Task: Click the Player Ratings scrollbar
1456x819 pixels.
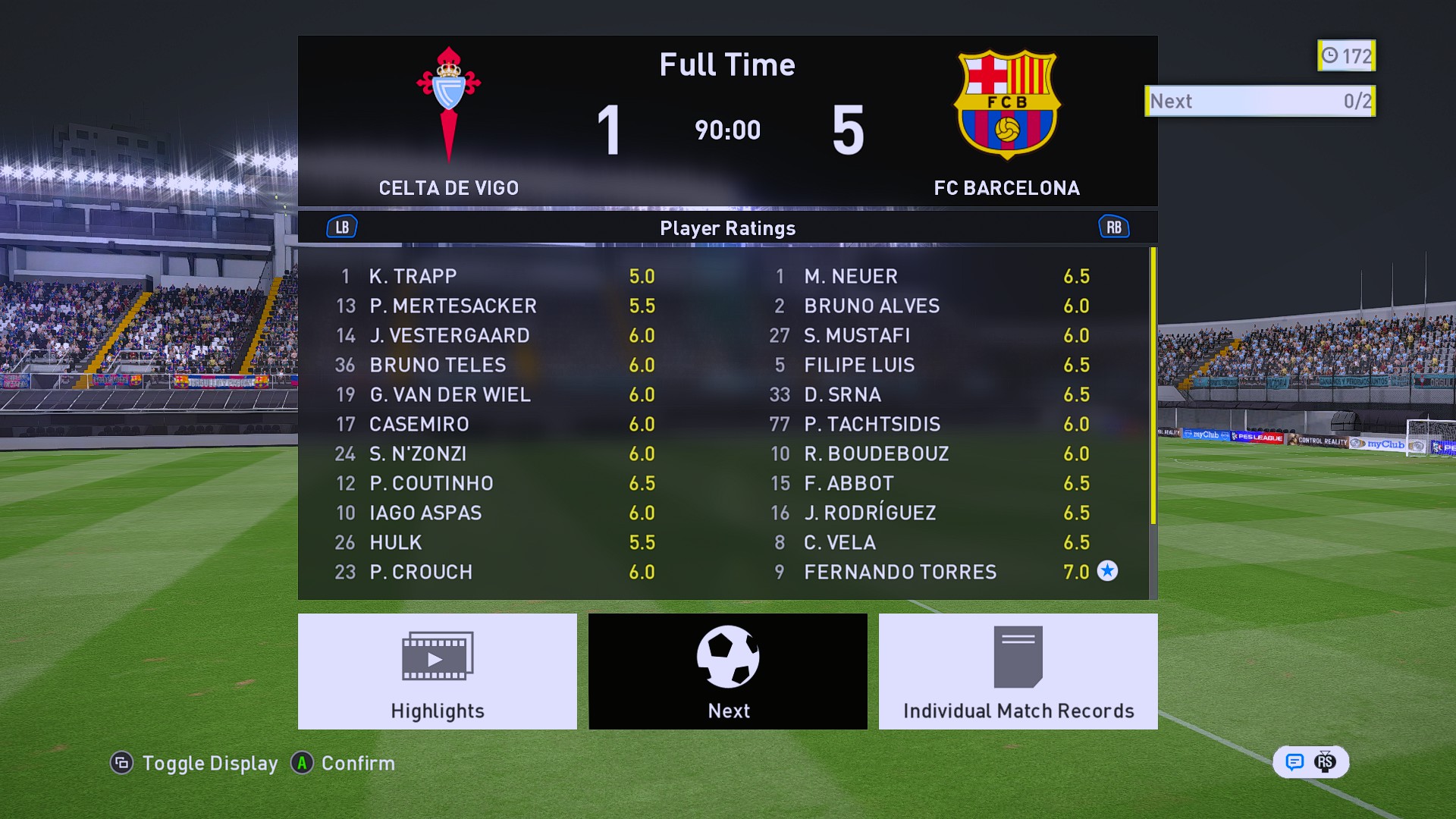Action: [x=1153, y=387]
